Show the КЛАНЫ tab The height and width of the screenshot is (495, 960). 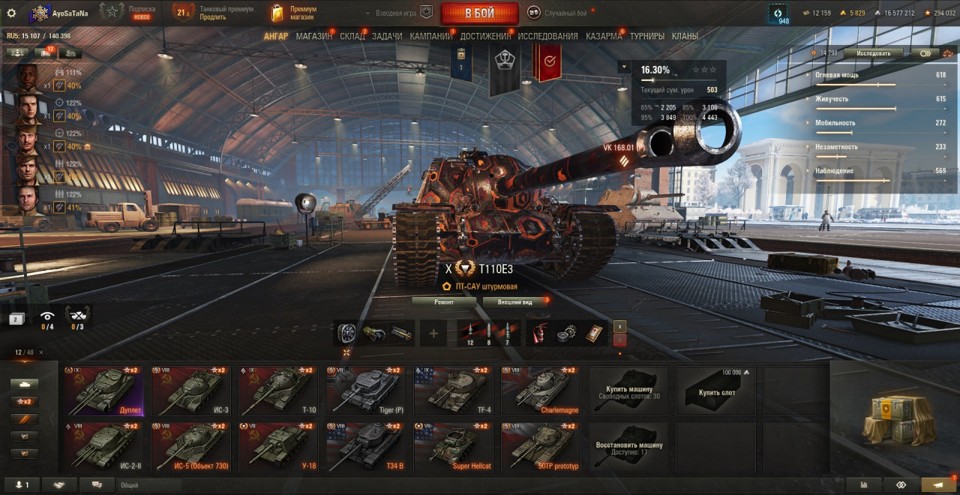[685, 36]
